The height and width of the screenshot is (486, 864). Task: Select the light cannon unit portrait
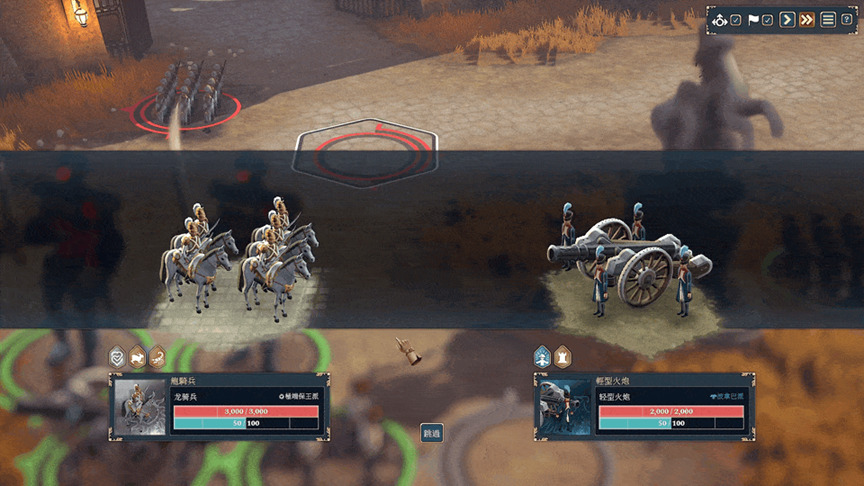click(x=563, y=407)
